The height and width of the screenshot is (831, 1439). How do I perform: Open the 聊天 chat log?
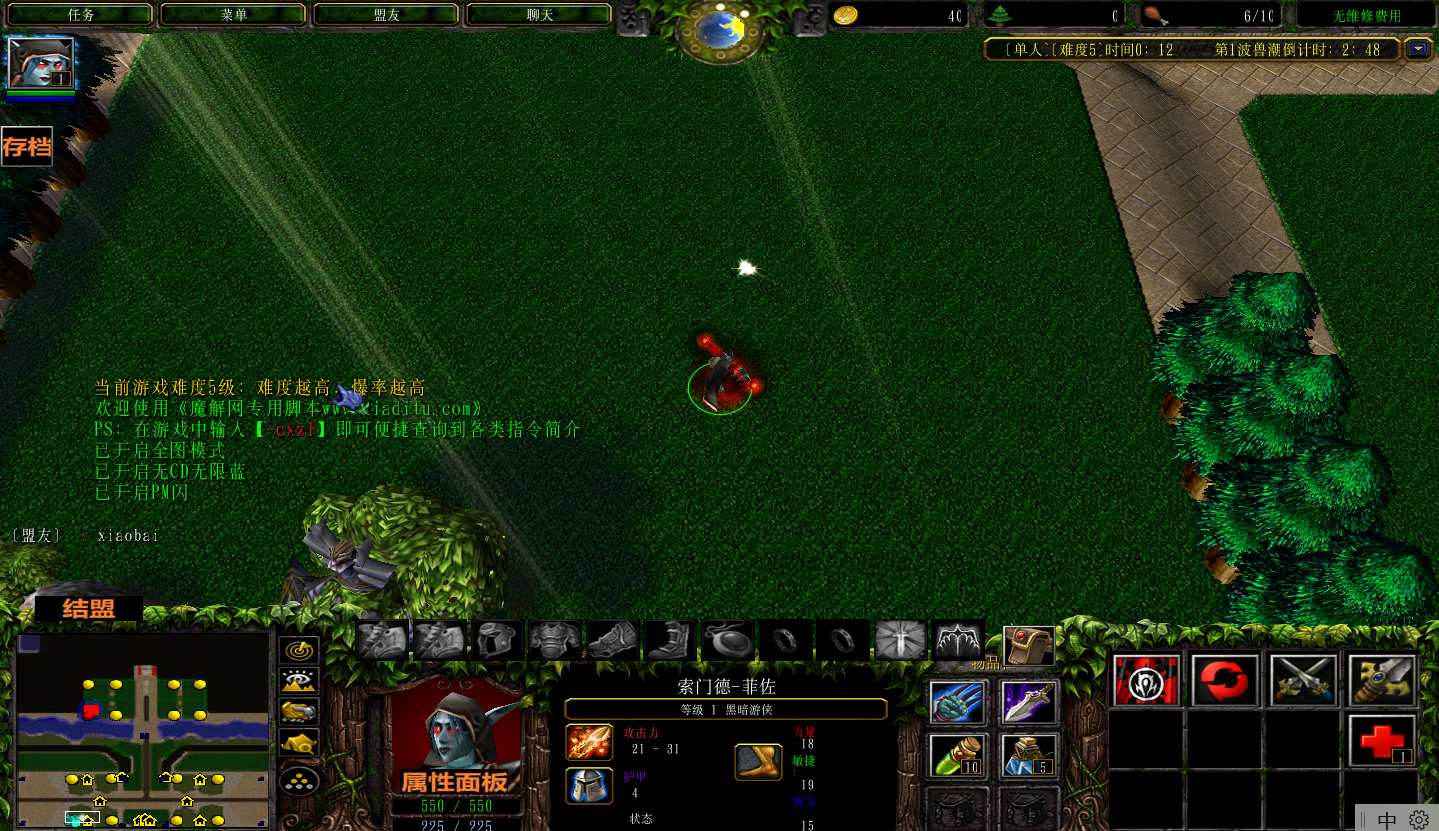tap(539, 15)
